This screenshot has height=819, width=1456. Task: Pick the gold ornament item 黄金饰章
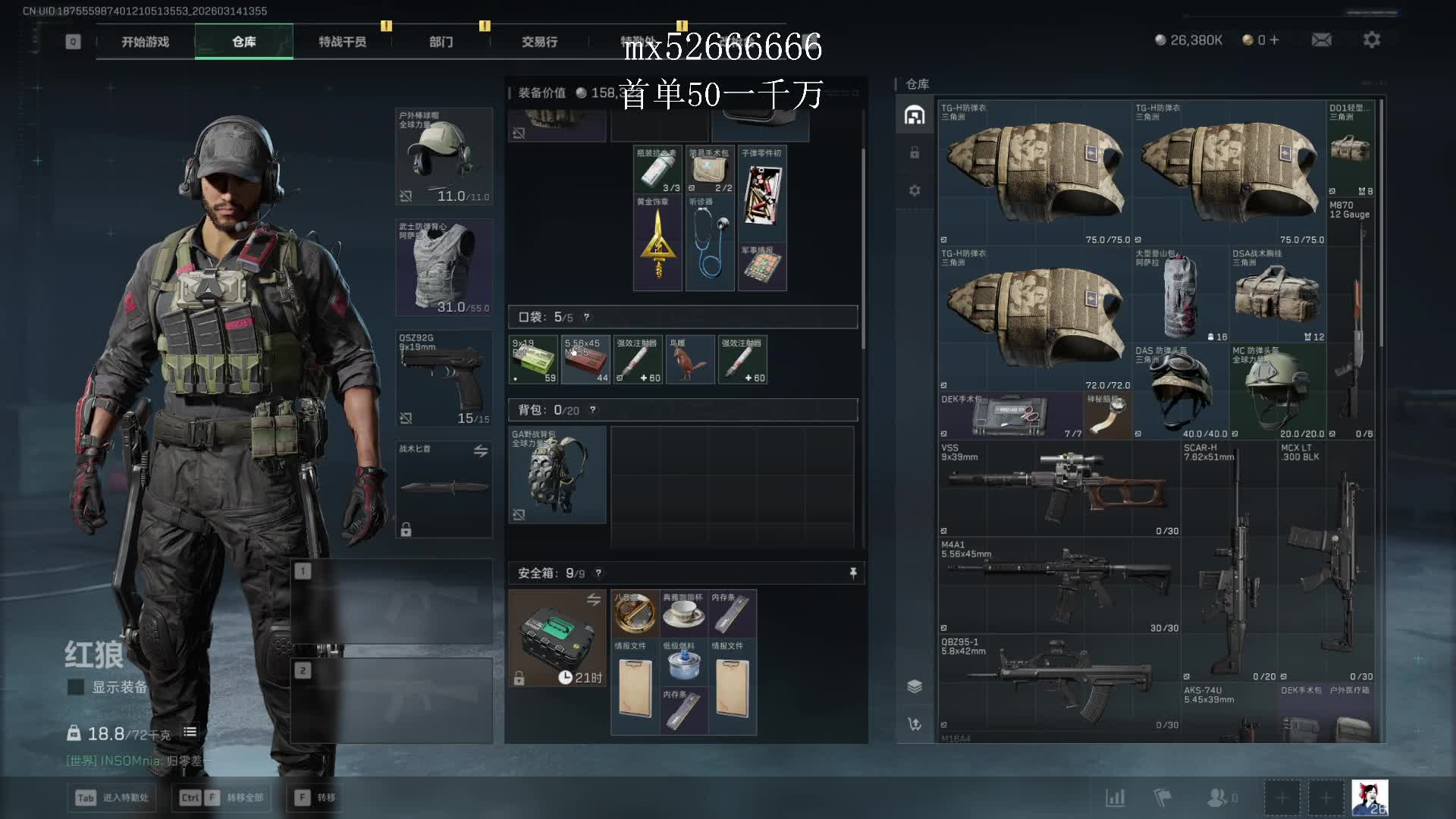pos(657,243)
